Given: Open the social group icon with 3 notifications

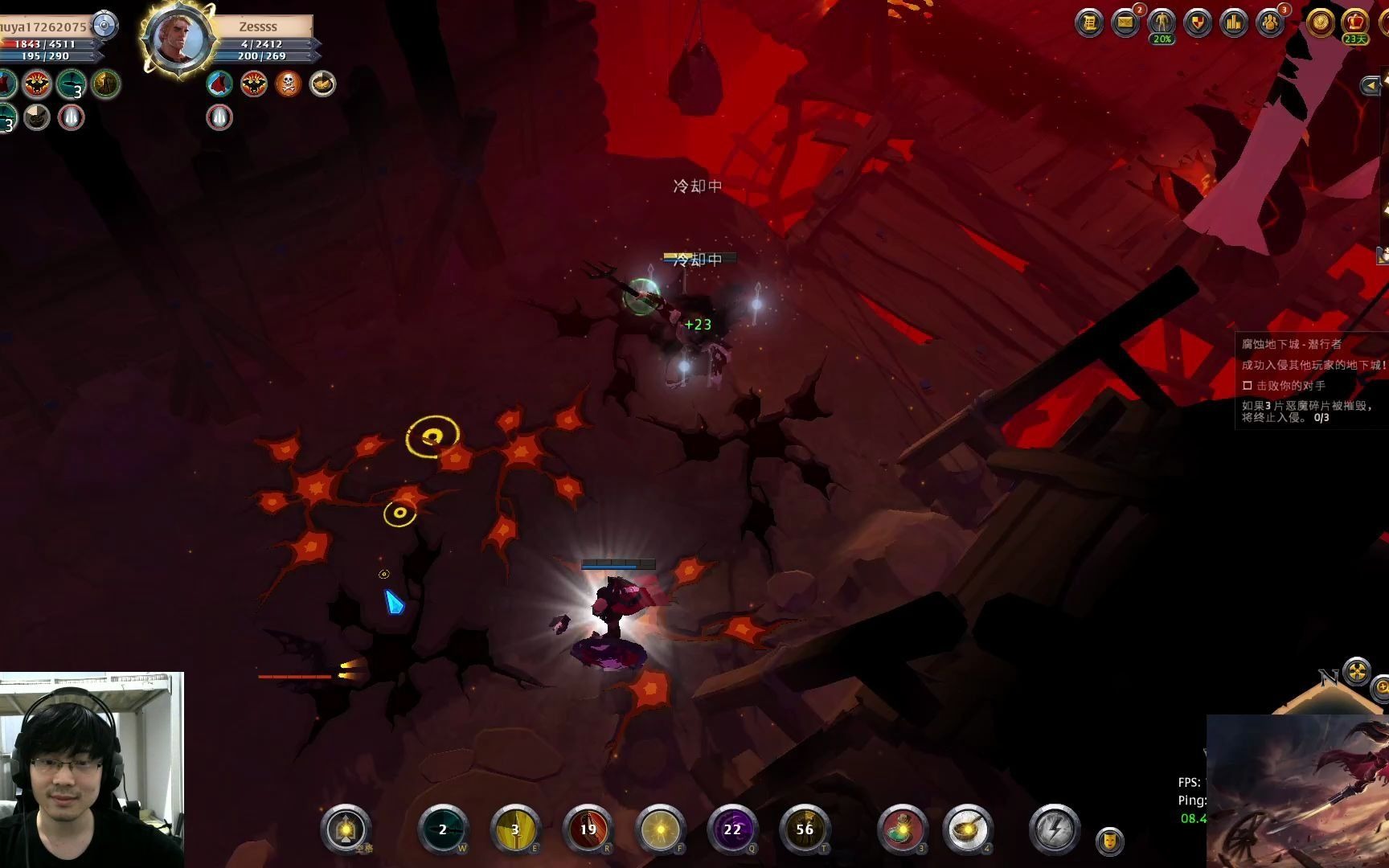Looking at the screenshot, I should point(1270,23).
